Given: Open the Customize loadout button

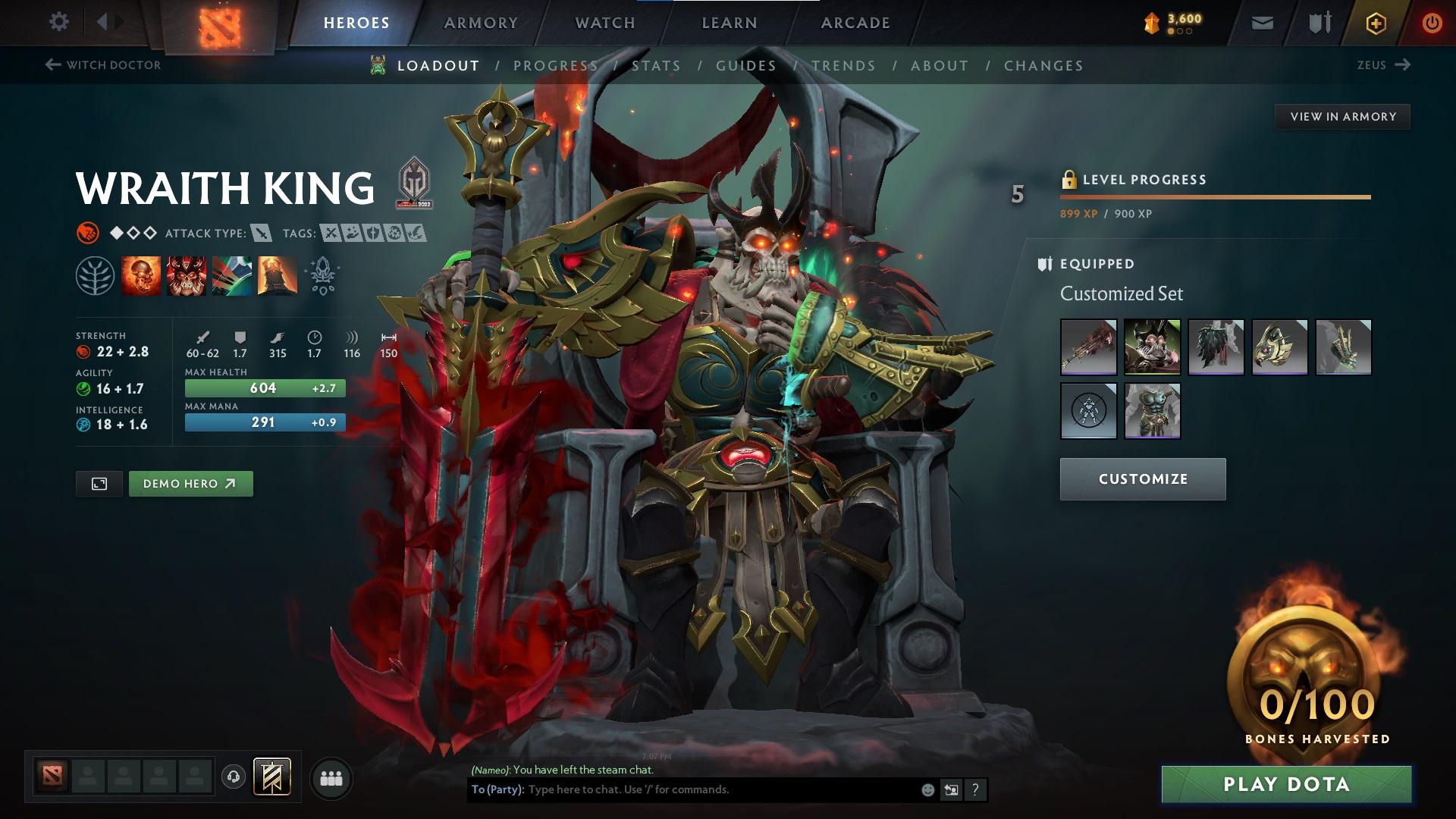Looking at the screenshot, I should pos(1143,479).
